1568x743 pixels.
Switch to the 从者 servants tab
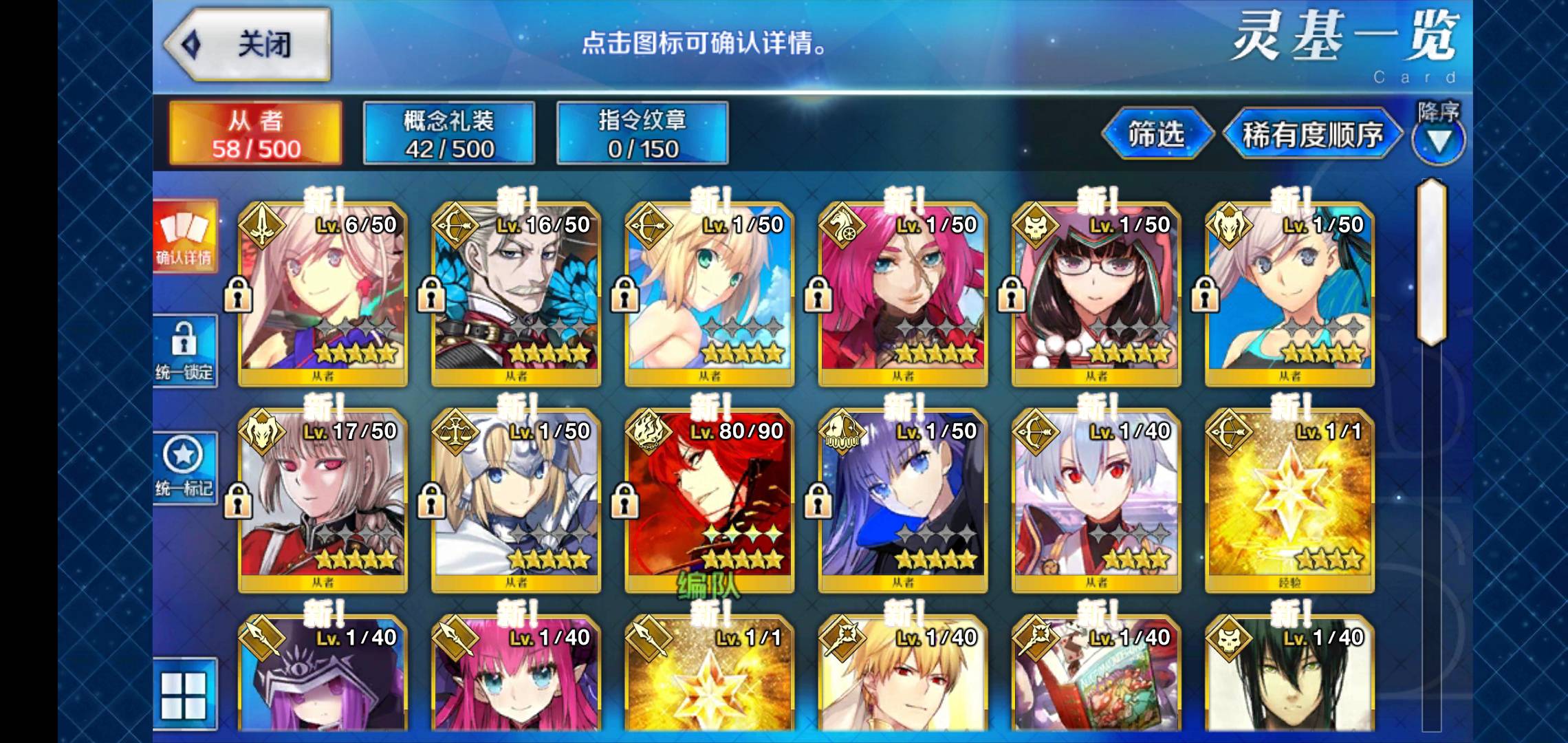pyautogui.click(x=256, y=133)
